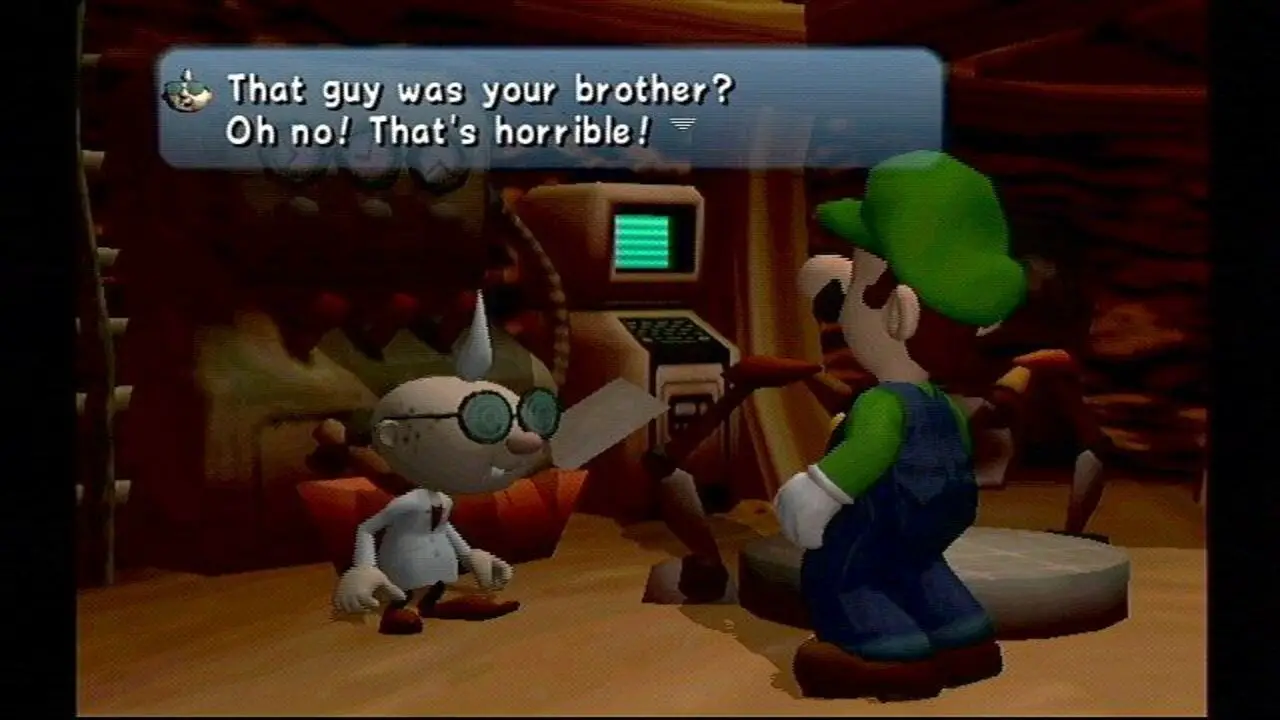Click the dialogue advance arrow after "horrible!"
1280x720 pixels.
[x=682, y=125]
